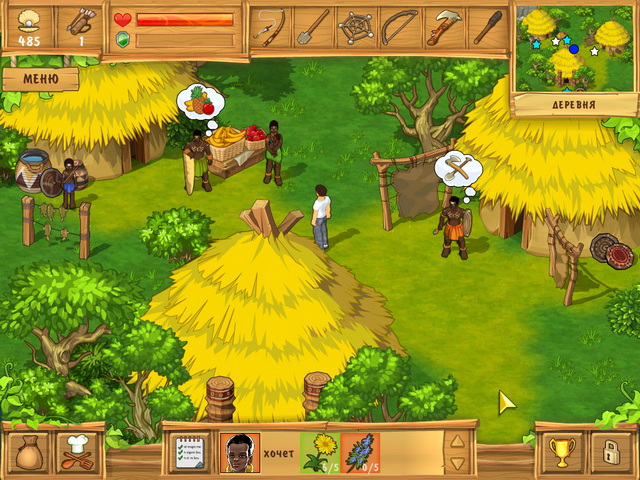Select the hunting bow tool
The width and height of the screenshot is (640, 480).
tap(400, 27)
